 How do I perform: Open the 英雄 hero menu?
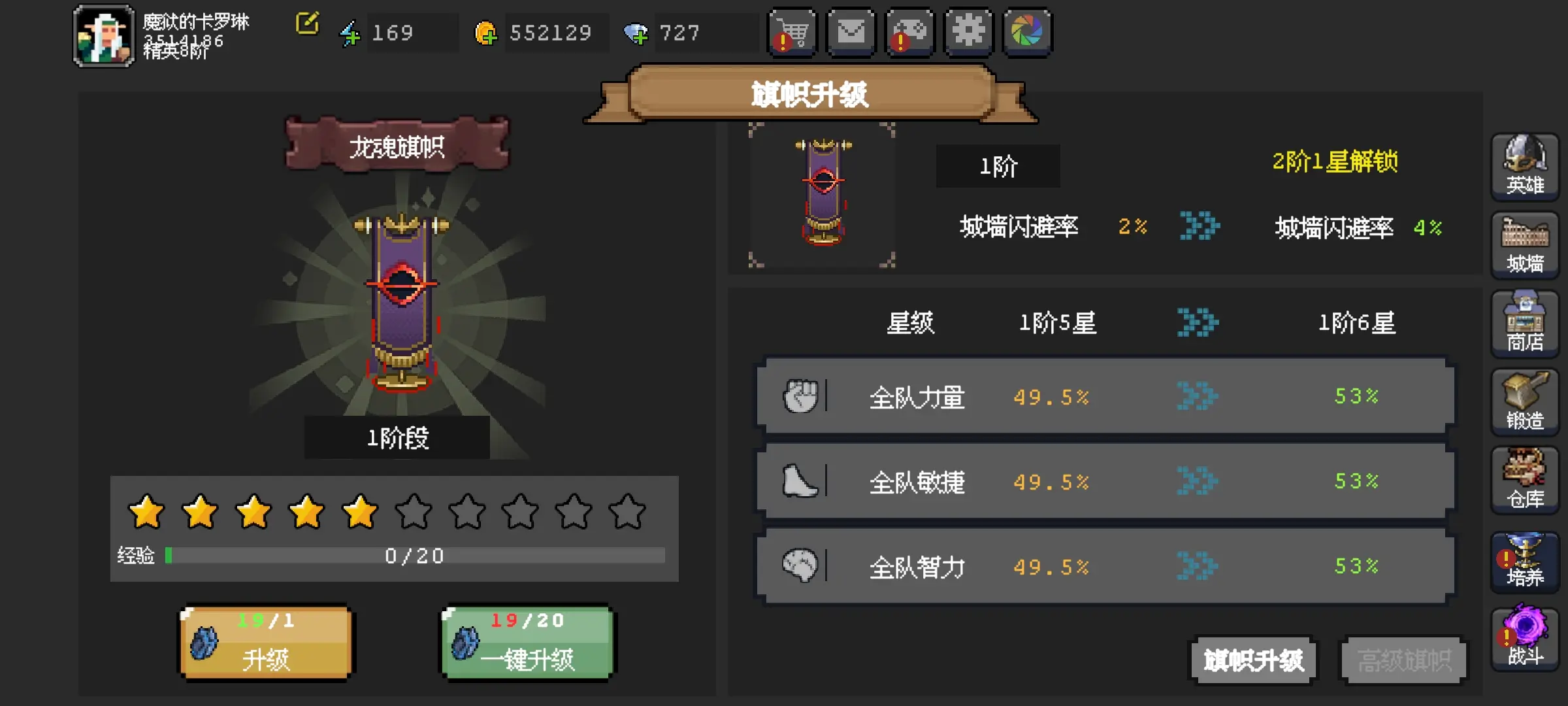coord(1525,167)
